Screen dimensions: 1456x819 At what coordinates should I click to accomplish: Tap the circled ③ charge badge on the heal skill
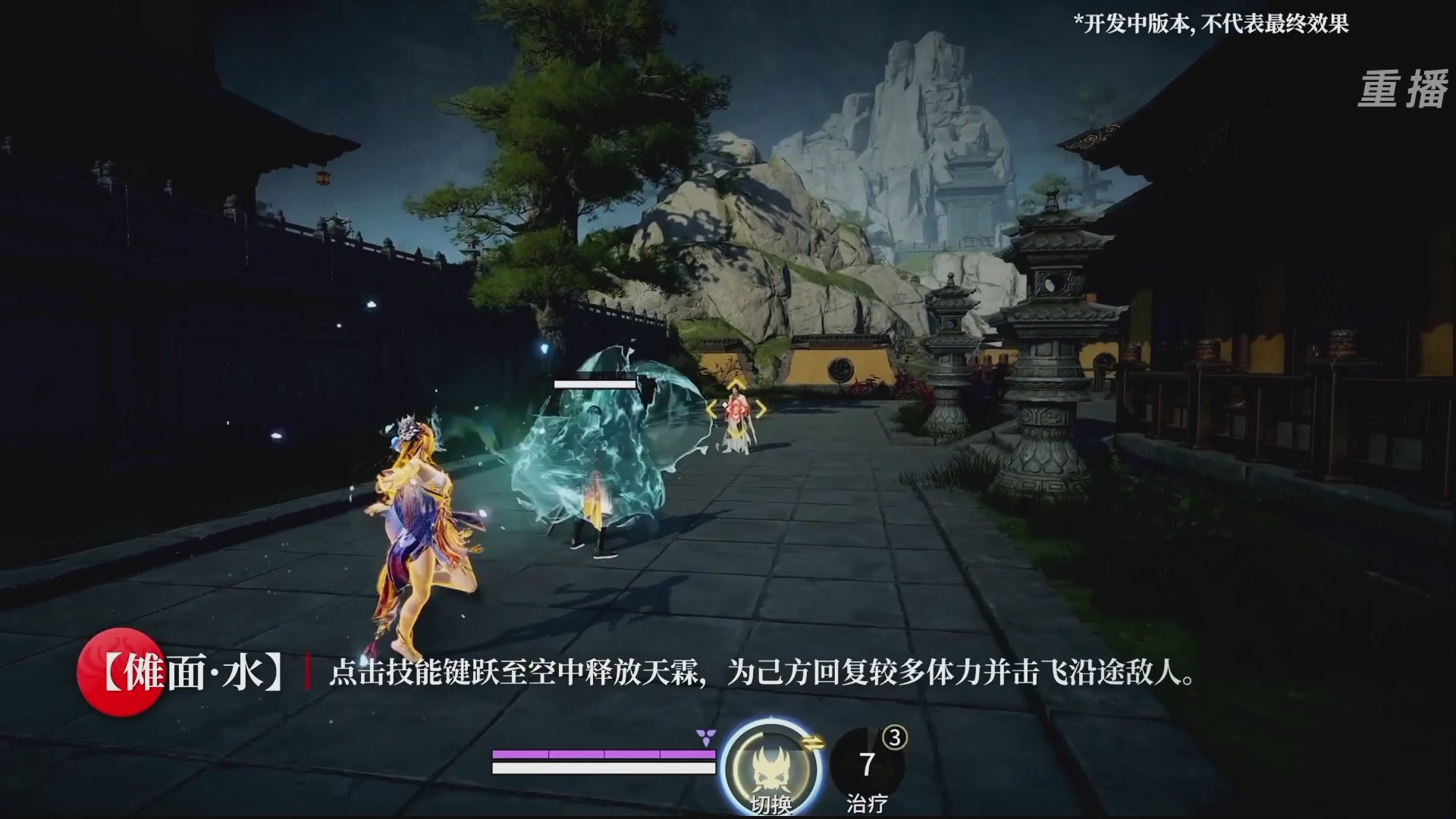896,738
